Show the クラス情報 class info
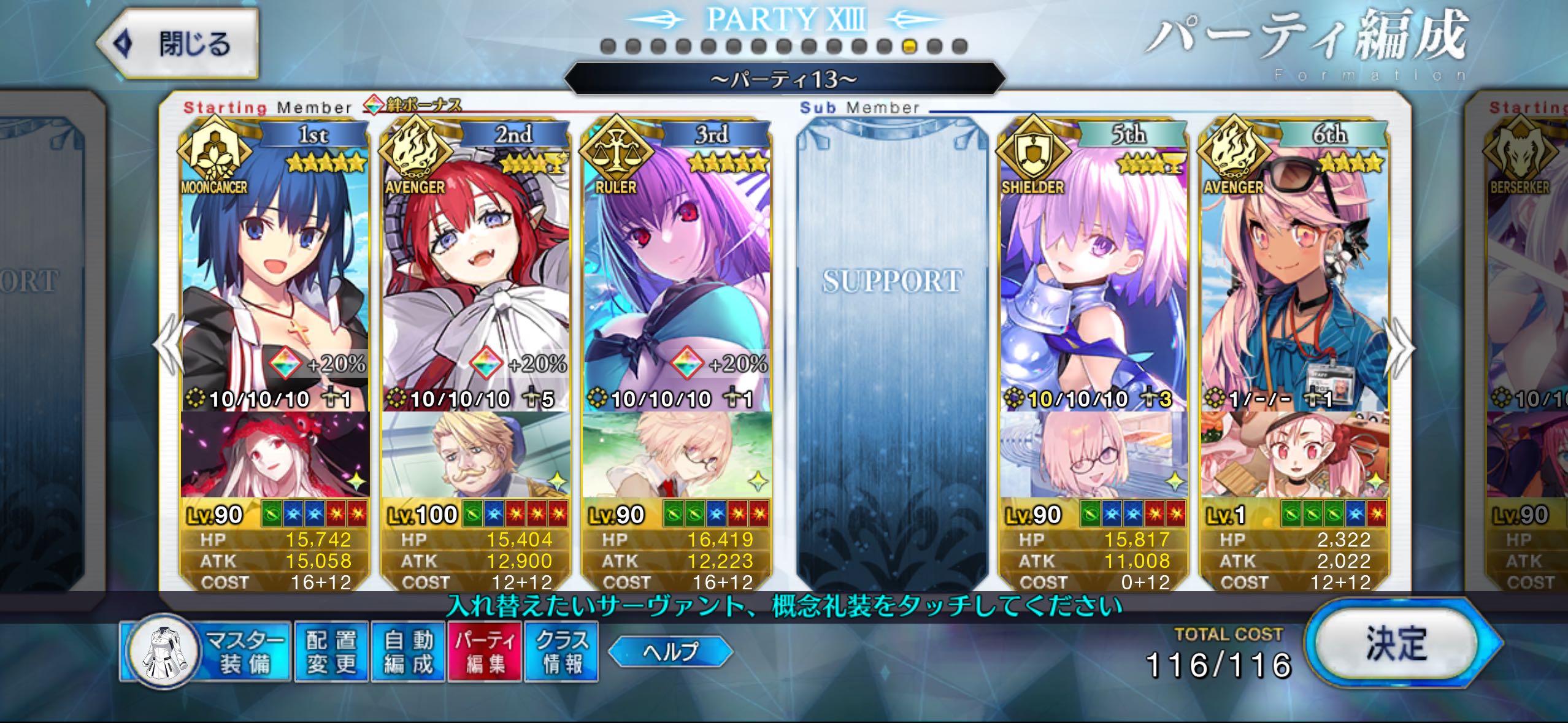This screenshot has height=723, width=1568. coord(561,651)
